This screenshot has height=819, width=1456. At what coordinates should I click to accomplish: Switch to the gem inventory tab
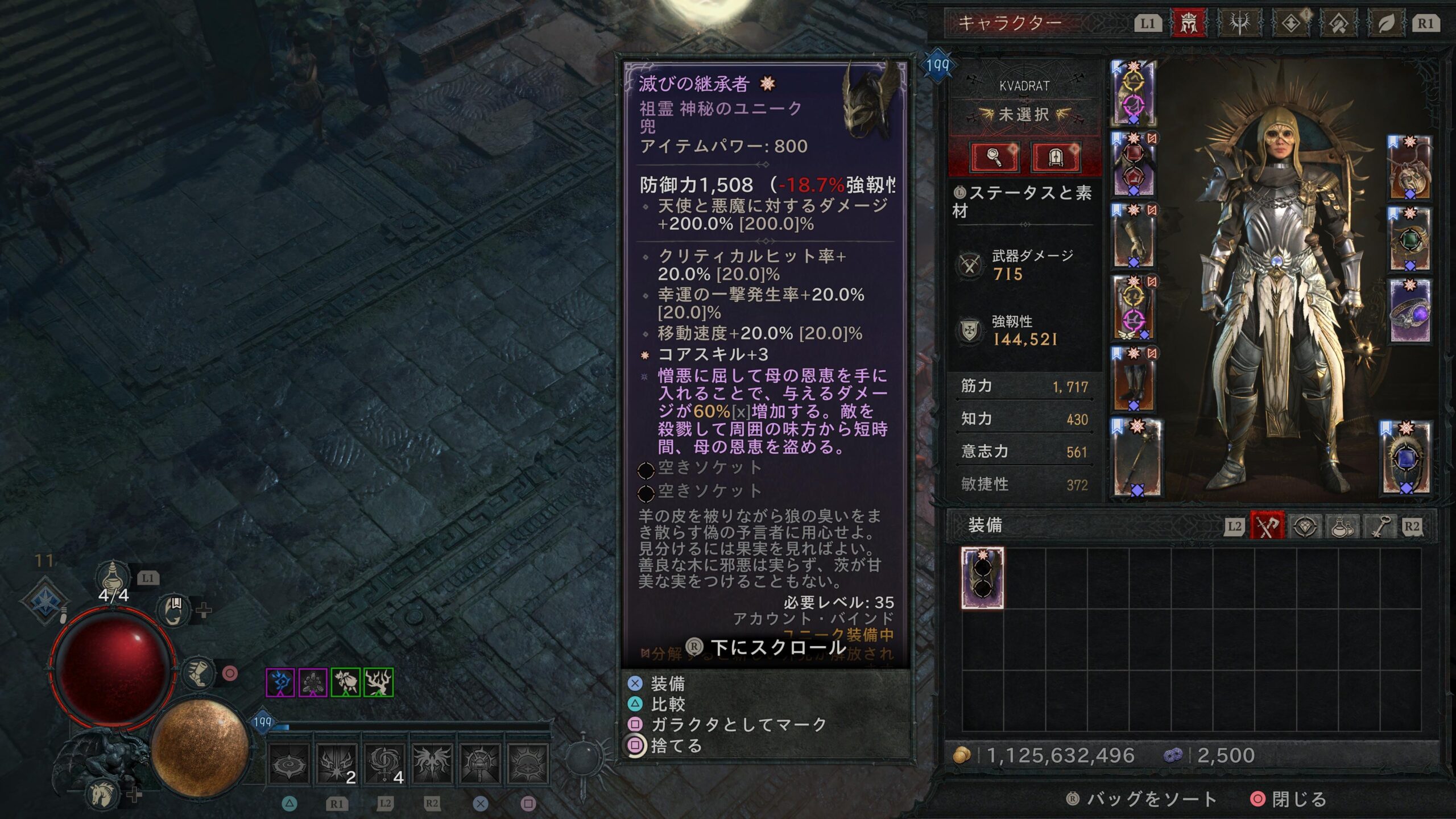(x=1305, y=526)
